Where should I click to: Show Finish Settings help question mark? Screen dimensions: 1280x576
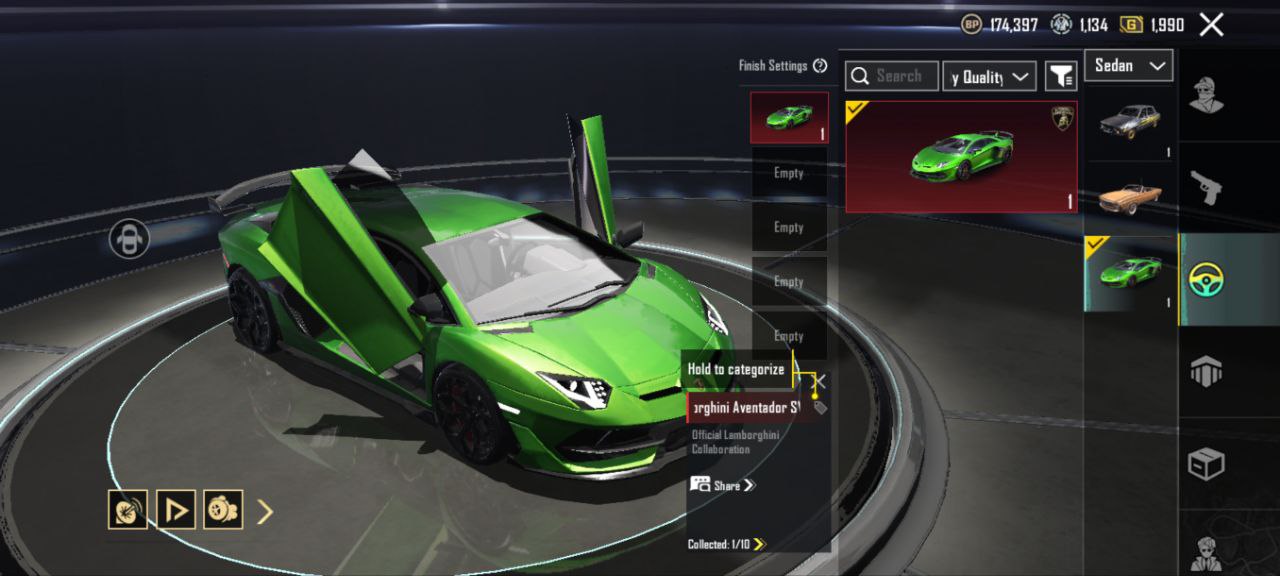coord(820,66)
